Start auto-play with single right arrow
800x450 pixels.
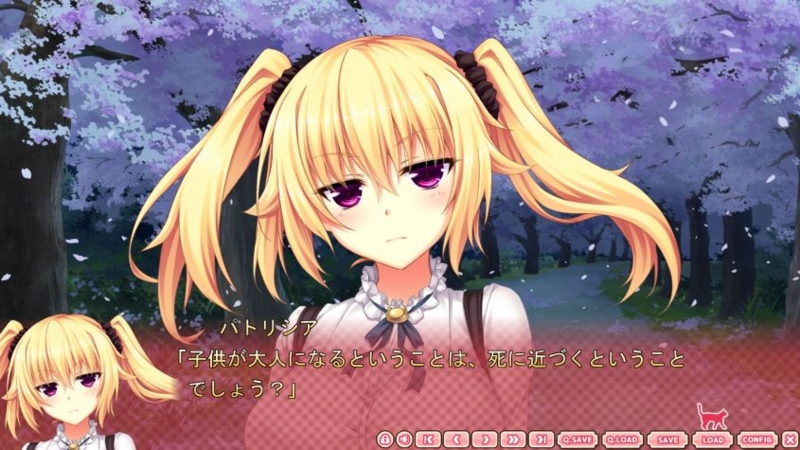click(x=485, y=439)
